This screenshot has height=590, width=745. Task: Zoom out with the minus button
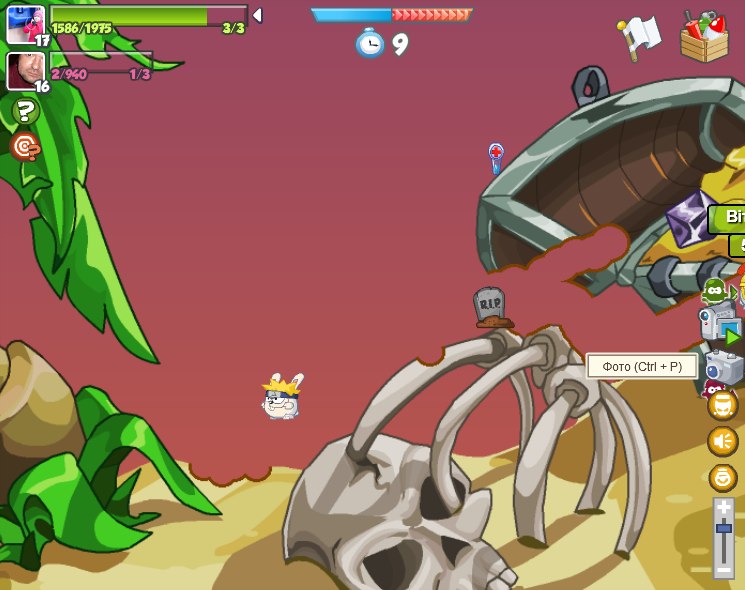(x=724, y=570)
